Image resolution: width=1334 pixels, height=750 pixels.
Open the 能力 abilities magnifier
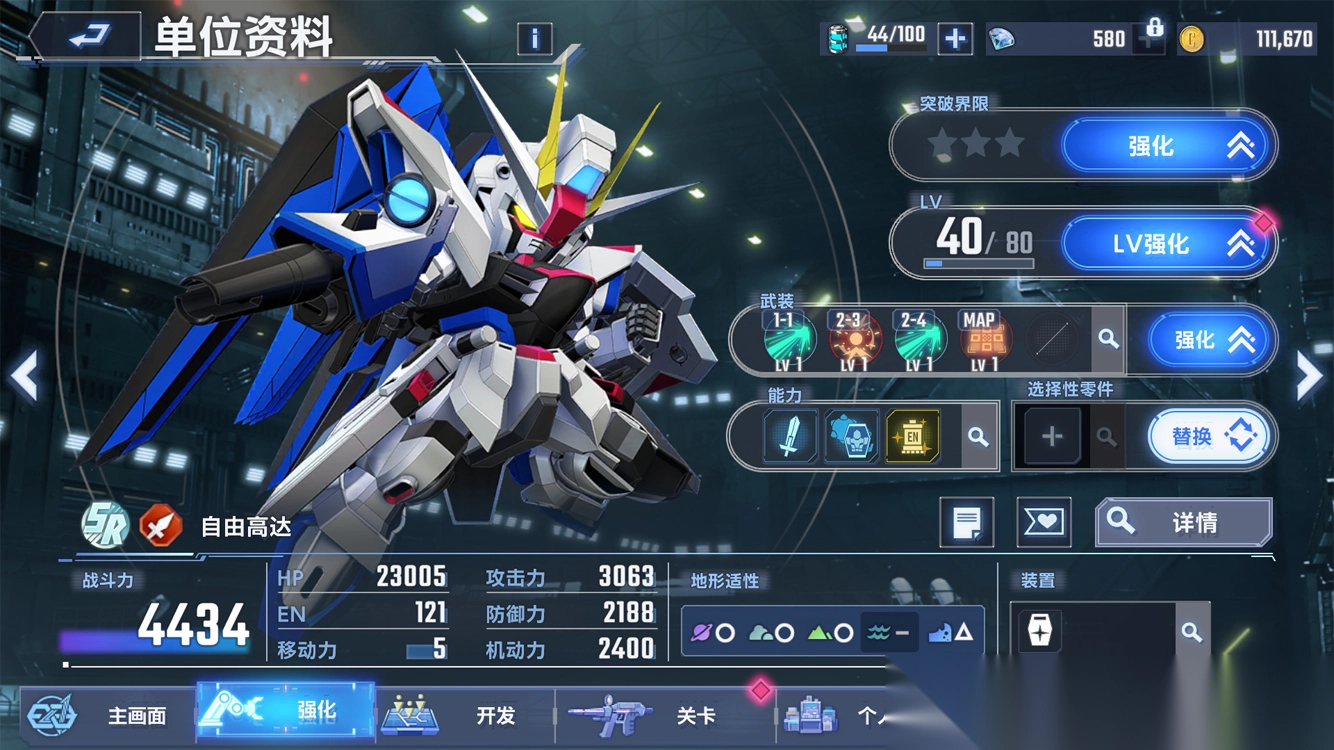coord(977,437)
